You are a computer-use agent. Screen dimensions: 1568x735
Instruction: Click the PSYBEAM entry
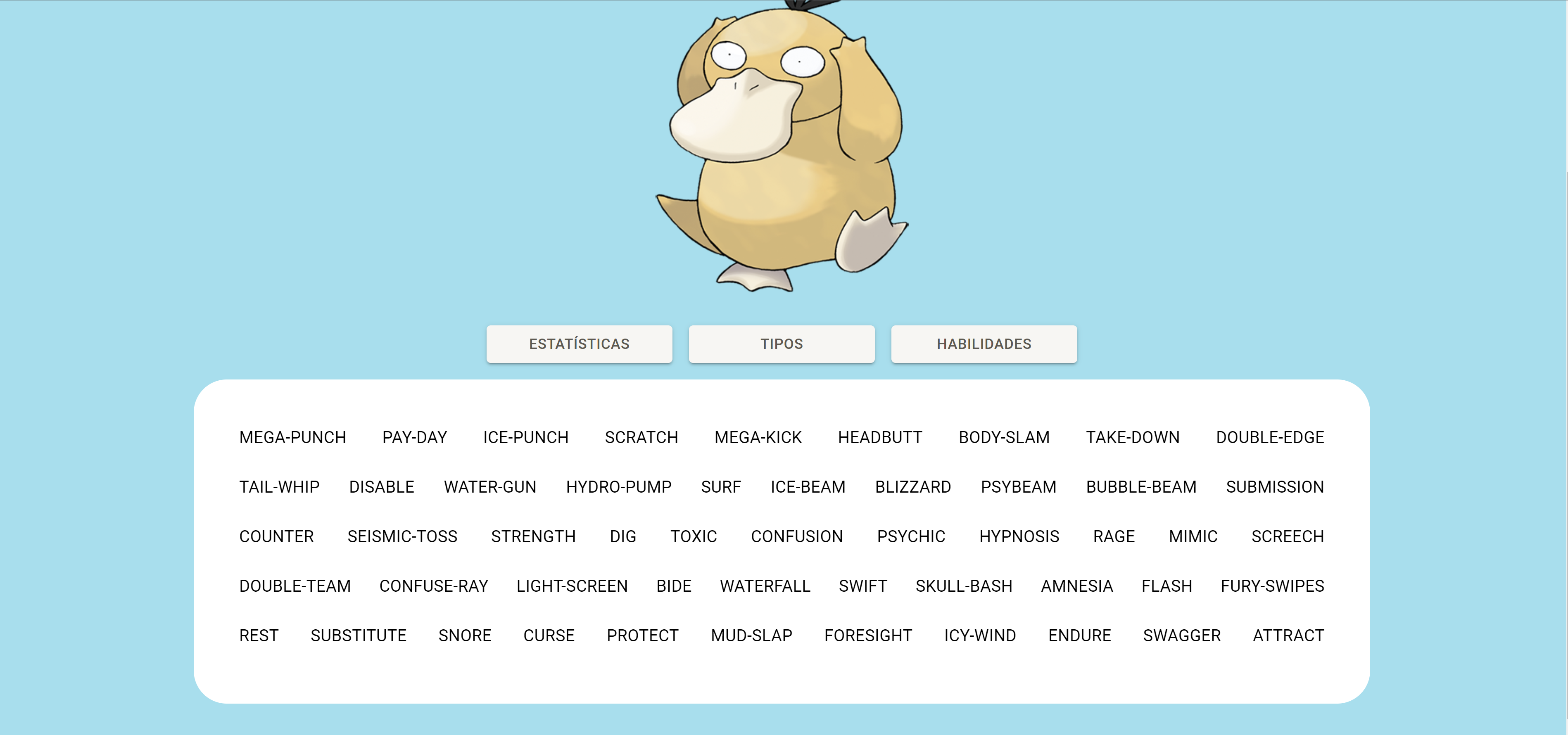pos(1018,487)
